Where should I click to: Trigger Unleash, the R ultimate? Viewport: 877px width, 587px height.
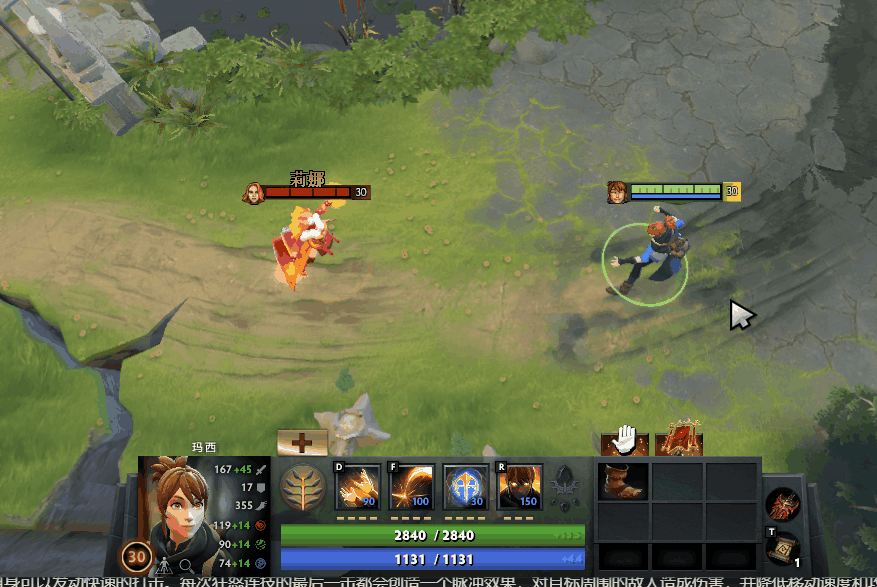[x=519, y=486]
